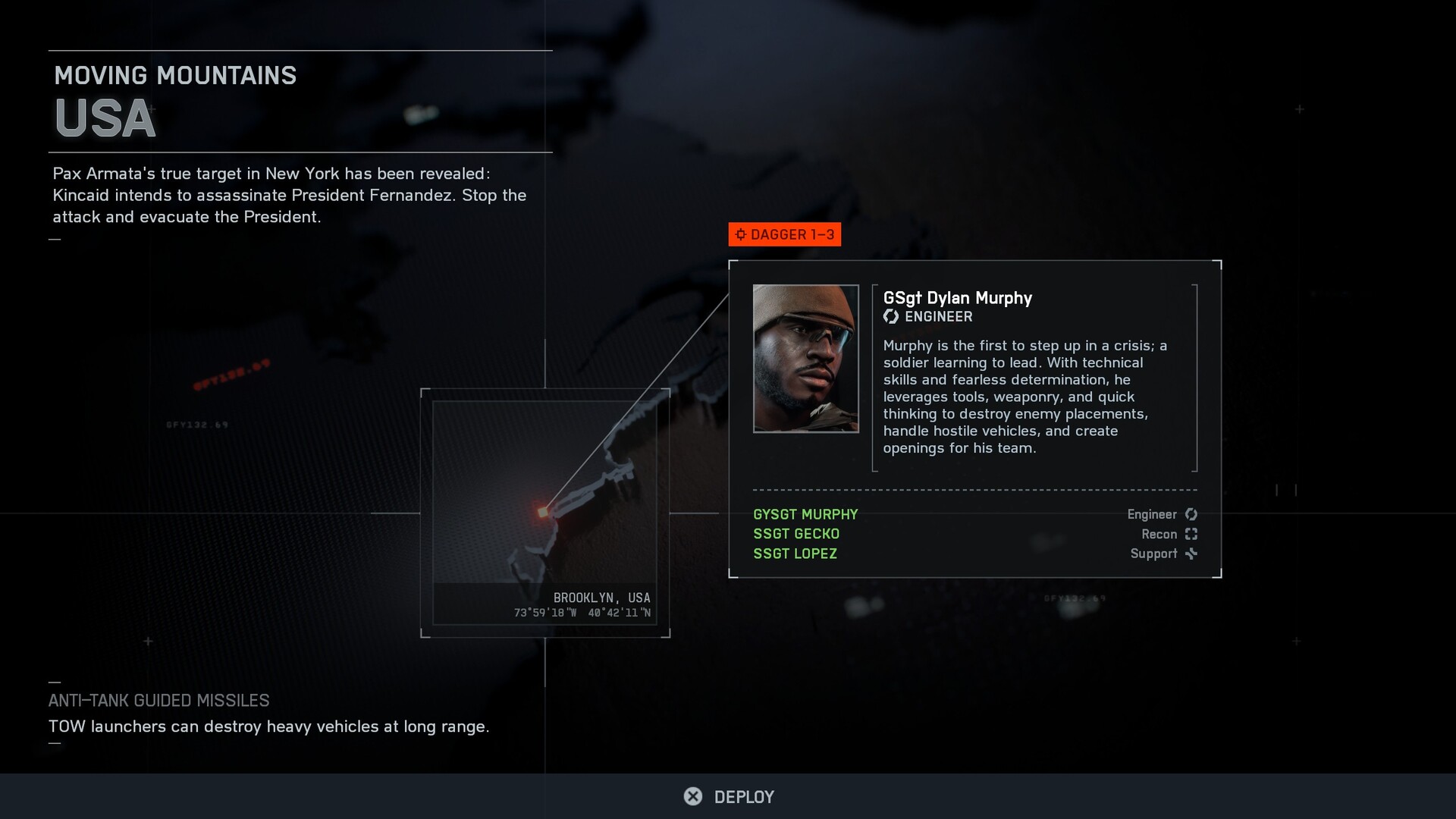Deploy to the Moving Mountains mission
Image resolution: width=1456 pixels, height=819 pixels.
tap(730, 796)
